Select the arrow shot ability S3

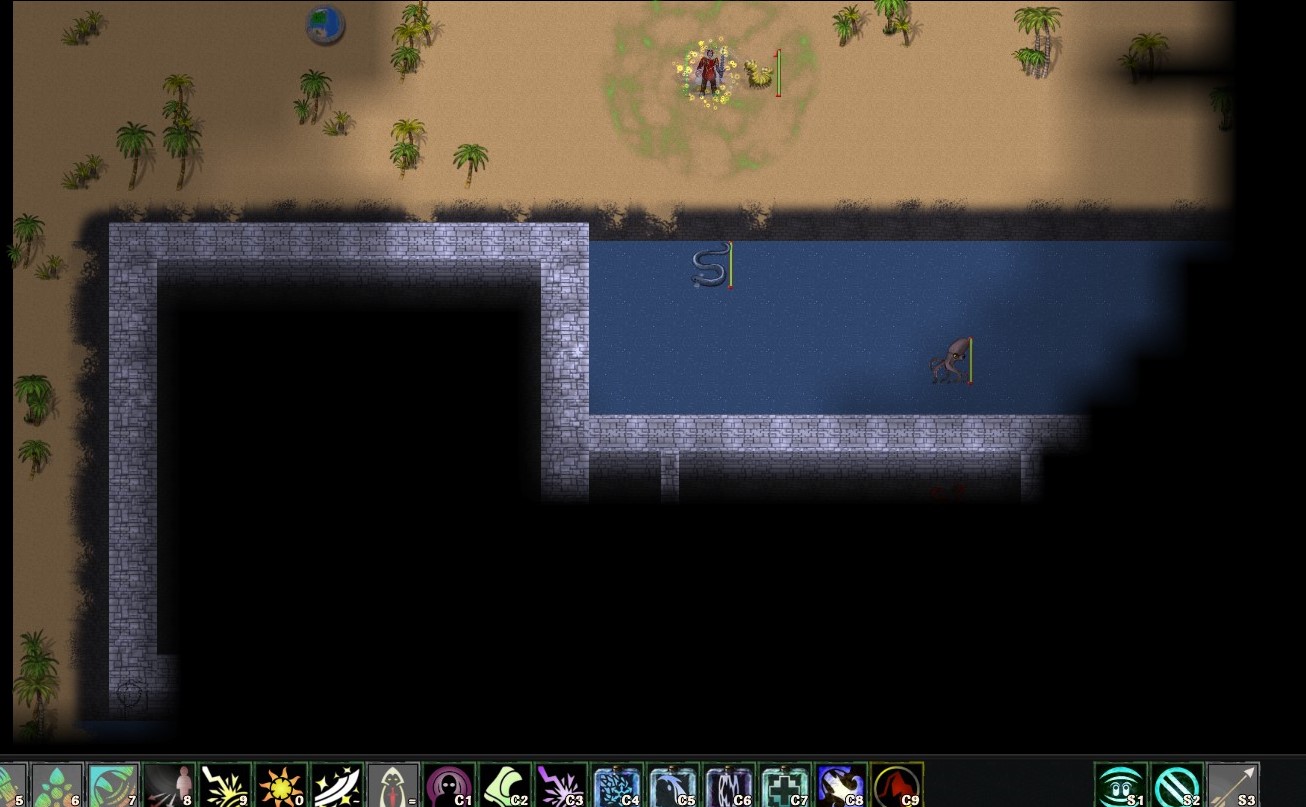[x=1233, y=785]
